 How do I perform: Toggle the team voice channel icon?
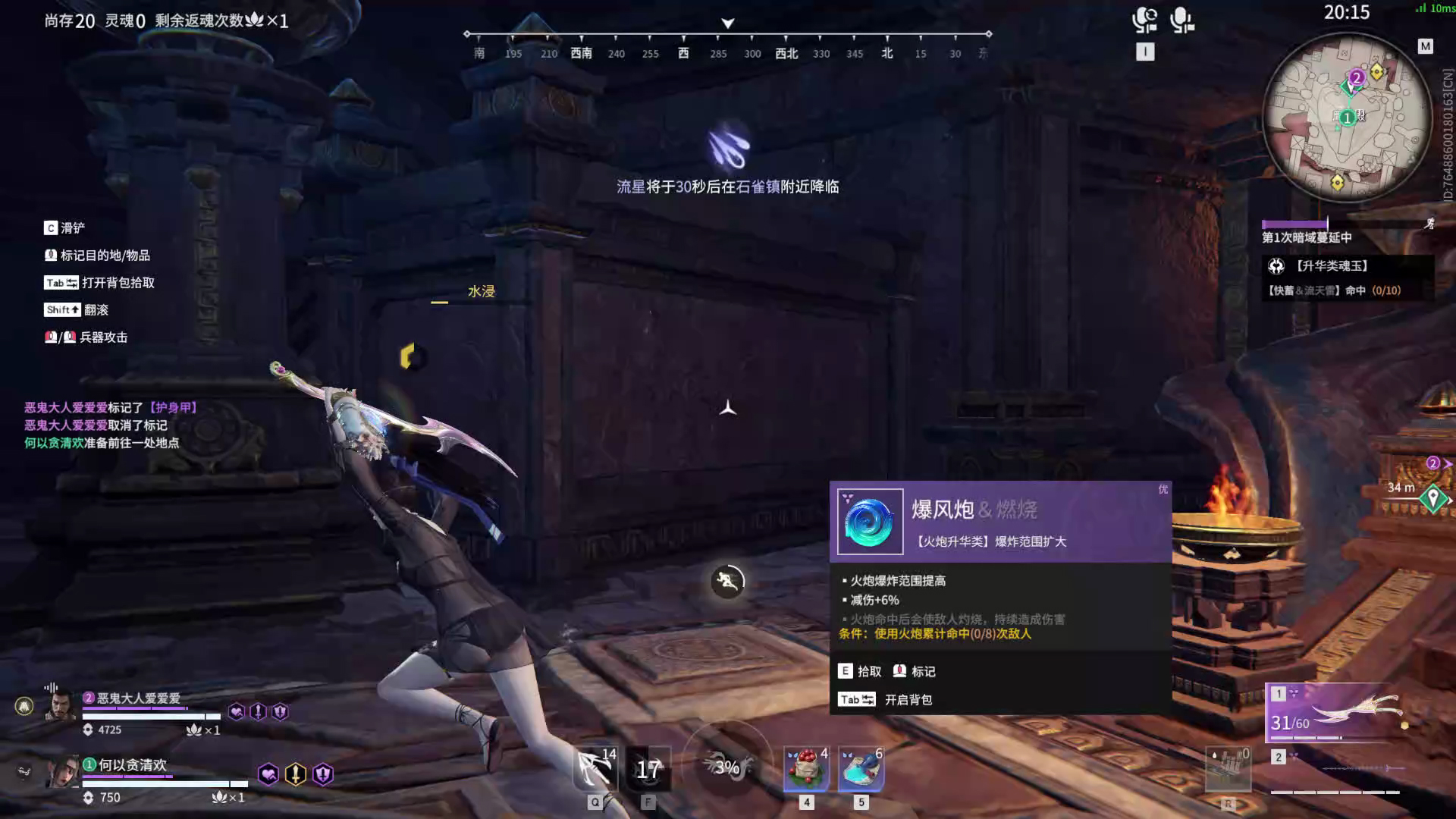[1147, 21]
